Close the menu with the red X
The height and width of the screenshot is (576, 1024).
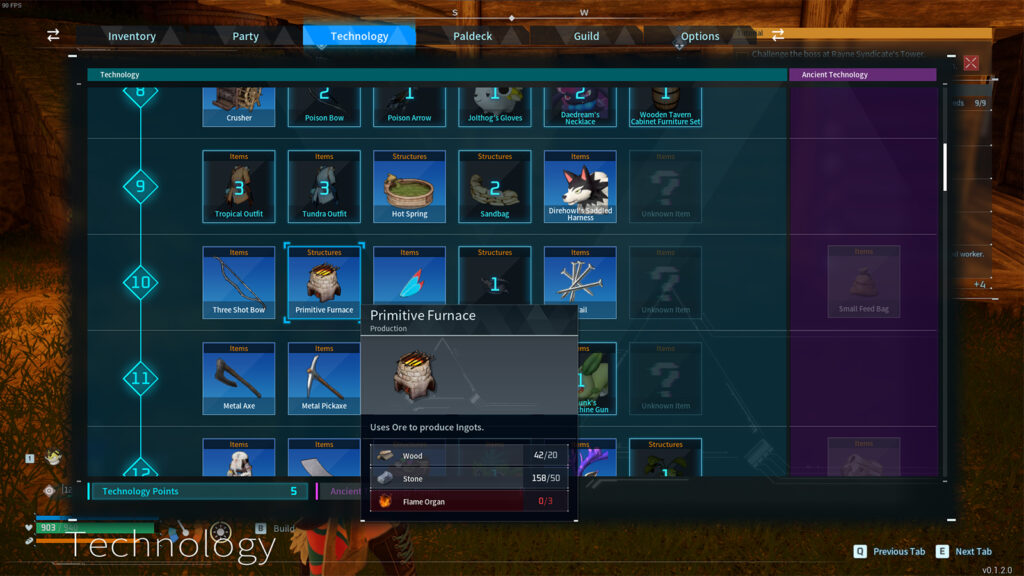click(x=970, y=63)
